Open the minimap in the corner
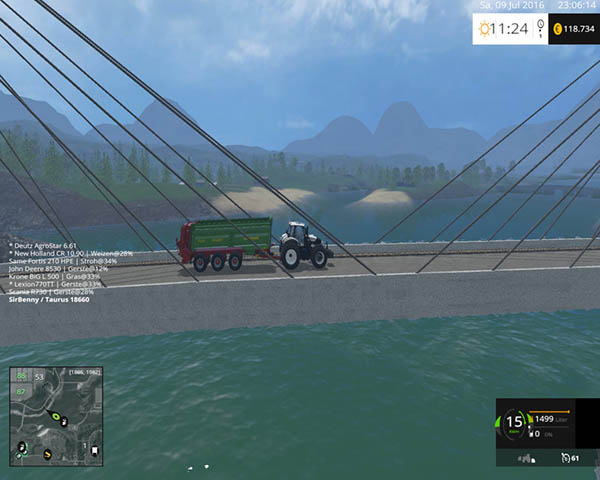 coord(56,416)
